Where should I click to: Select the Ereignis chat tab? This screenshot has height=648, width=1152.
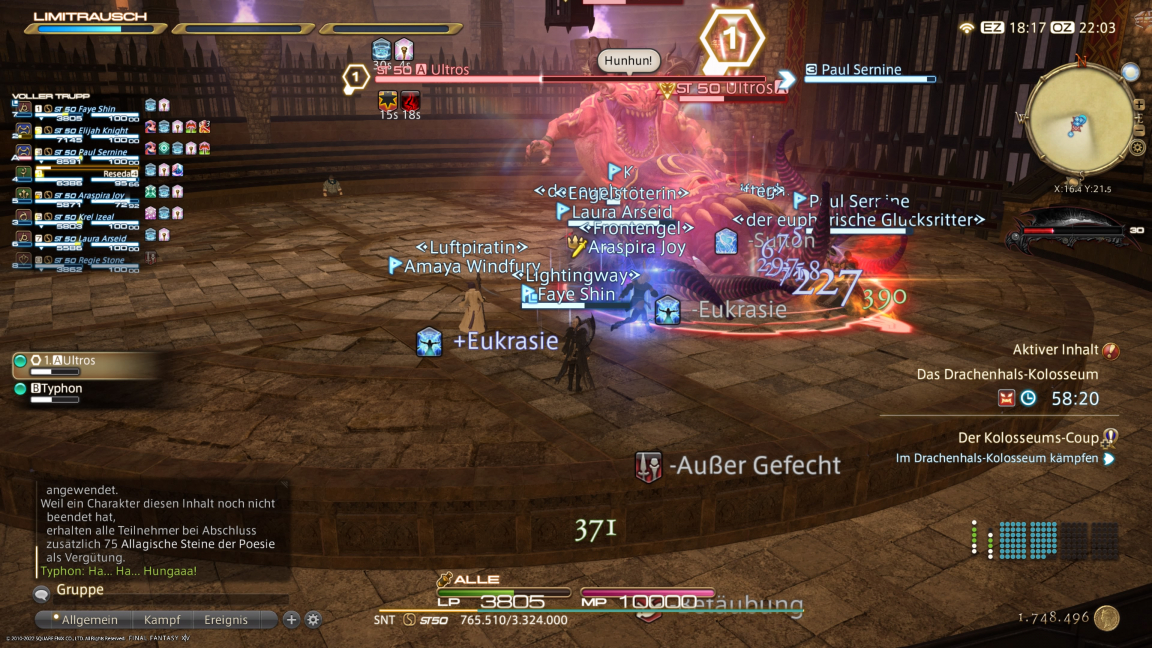point(226,620)
